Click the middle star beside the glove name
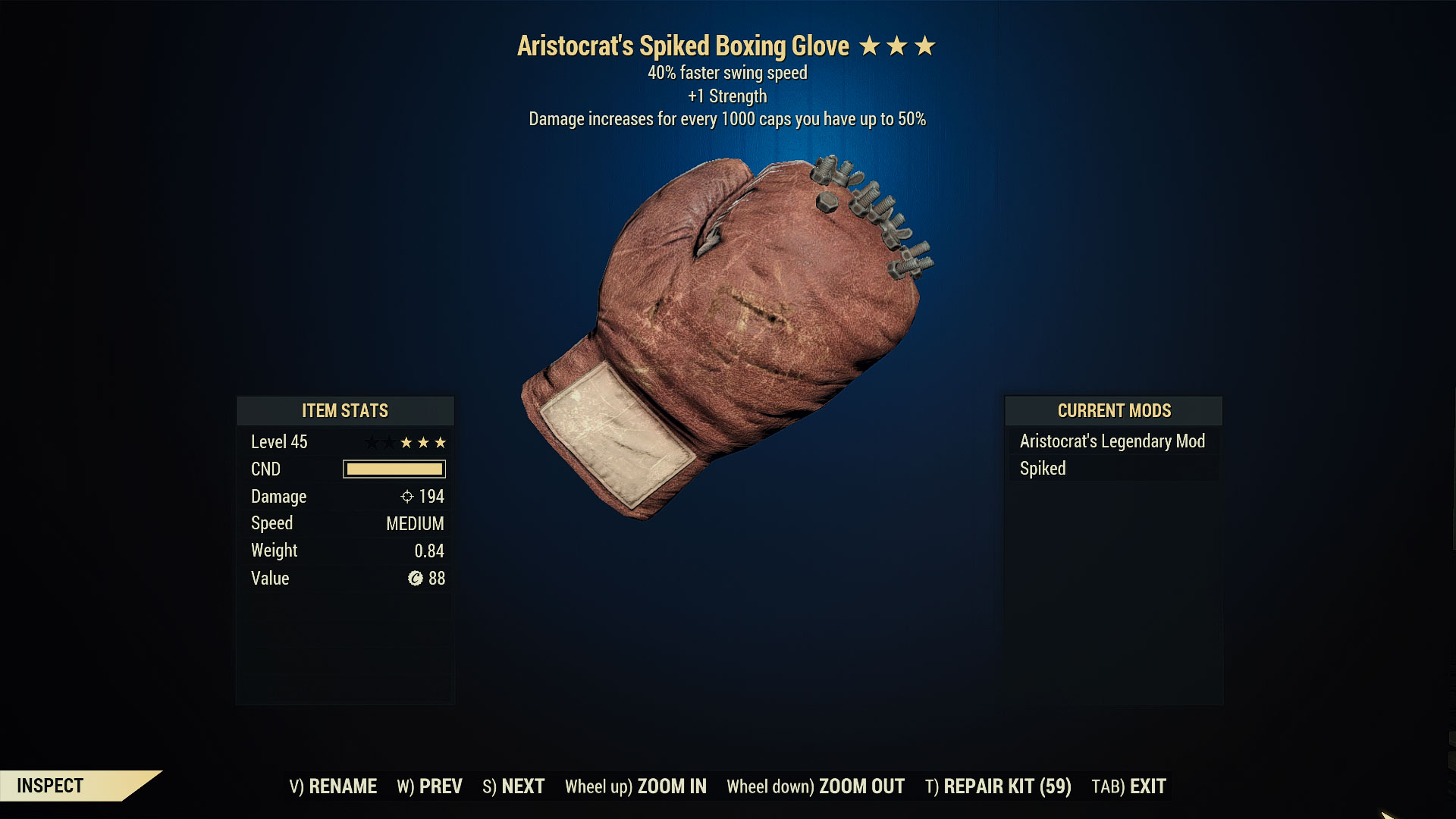Viewport: 1456px width, 819px height. pyautogui.click(x=898, y=45)
